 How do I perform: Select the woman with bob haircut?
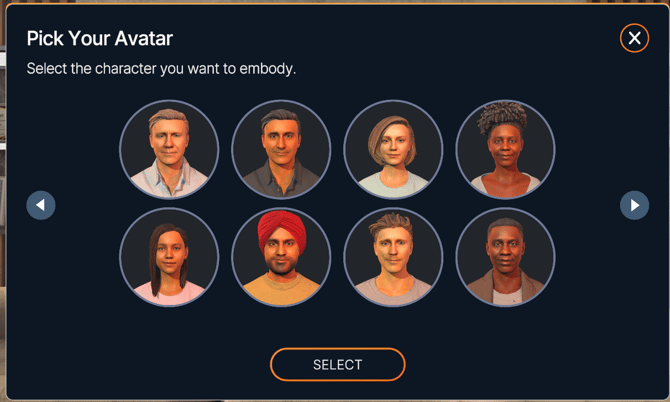pyautogui.click(x=393, y=150)
